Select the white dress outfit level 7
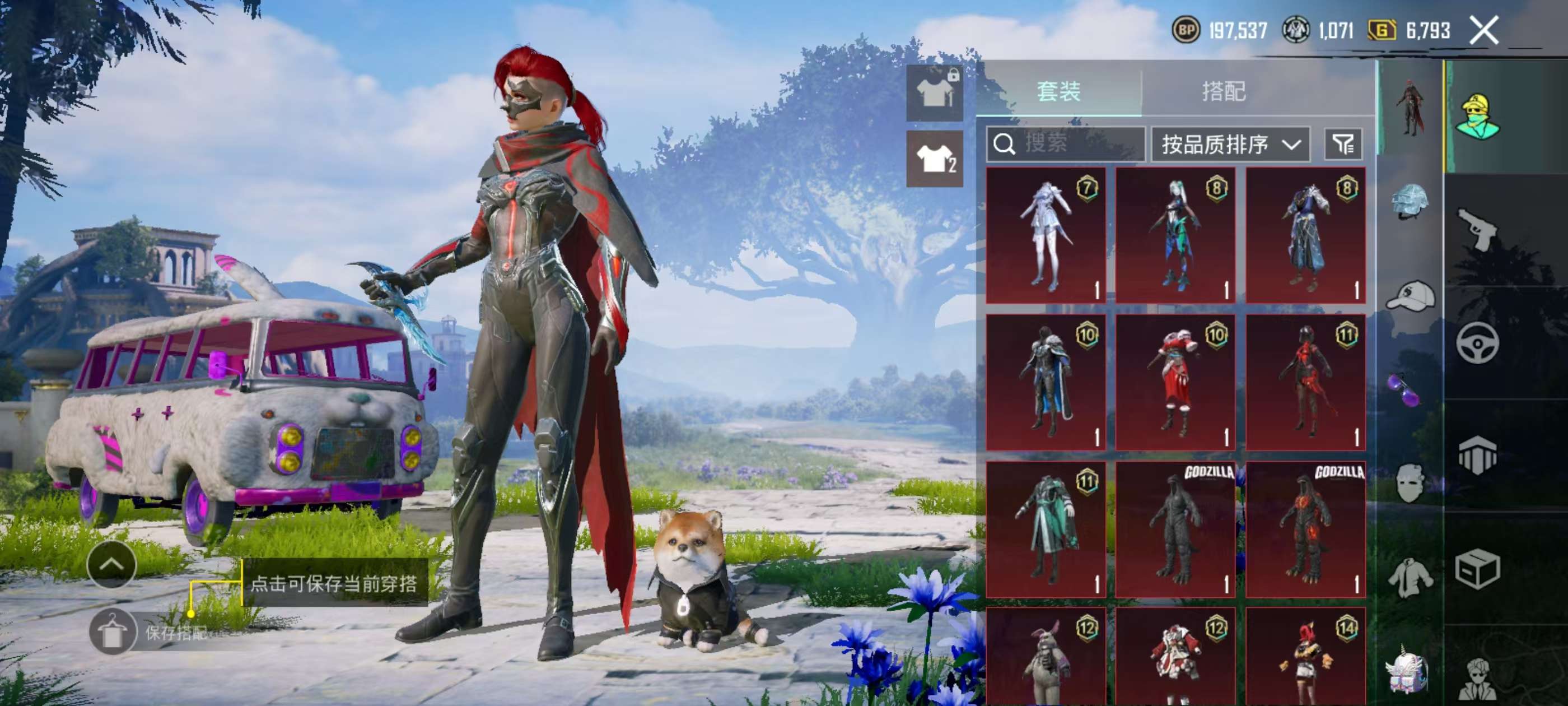 (1046, 235)
